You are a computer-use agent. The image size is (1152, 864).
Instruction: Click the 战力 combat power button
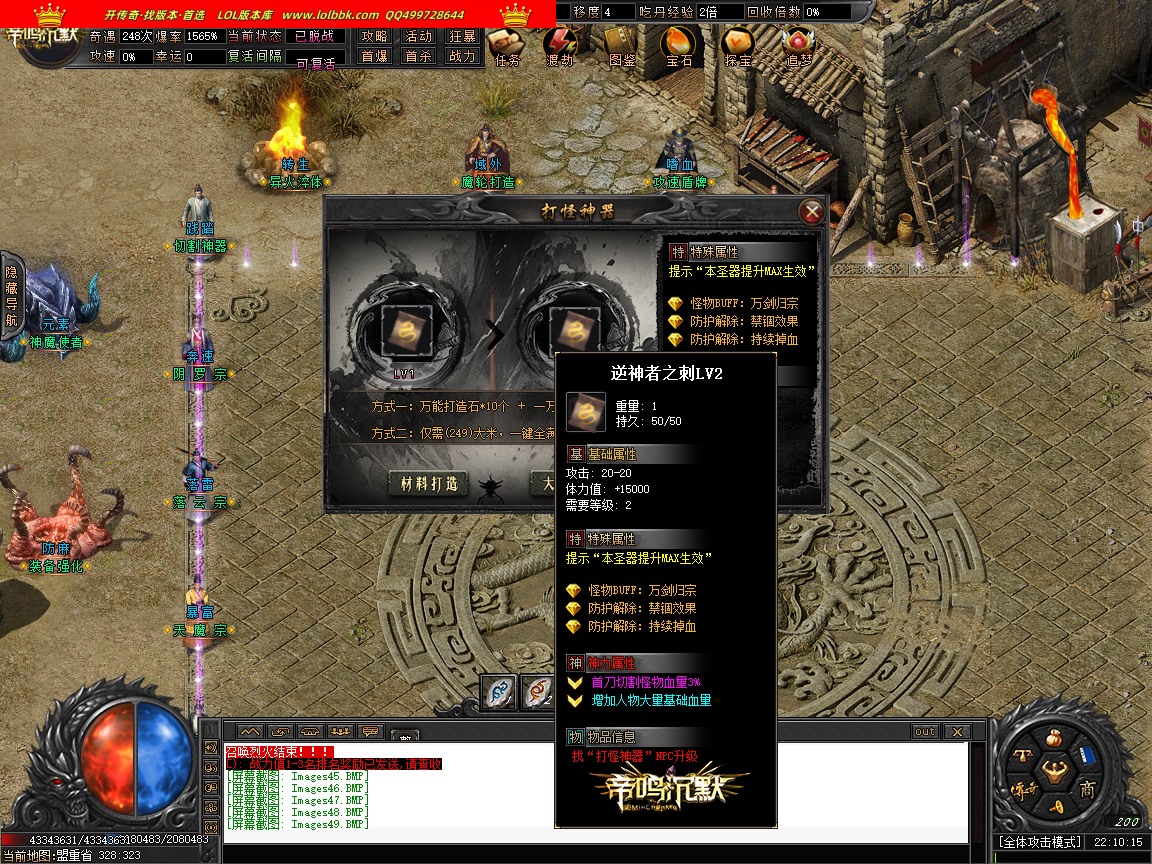click(462, 57)
